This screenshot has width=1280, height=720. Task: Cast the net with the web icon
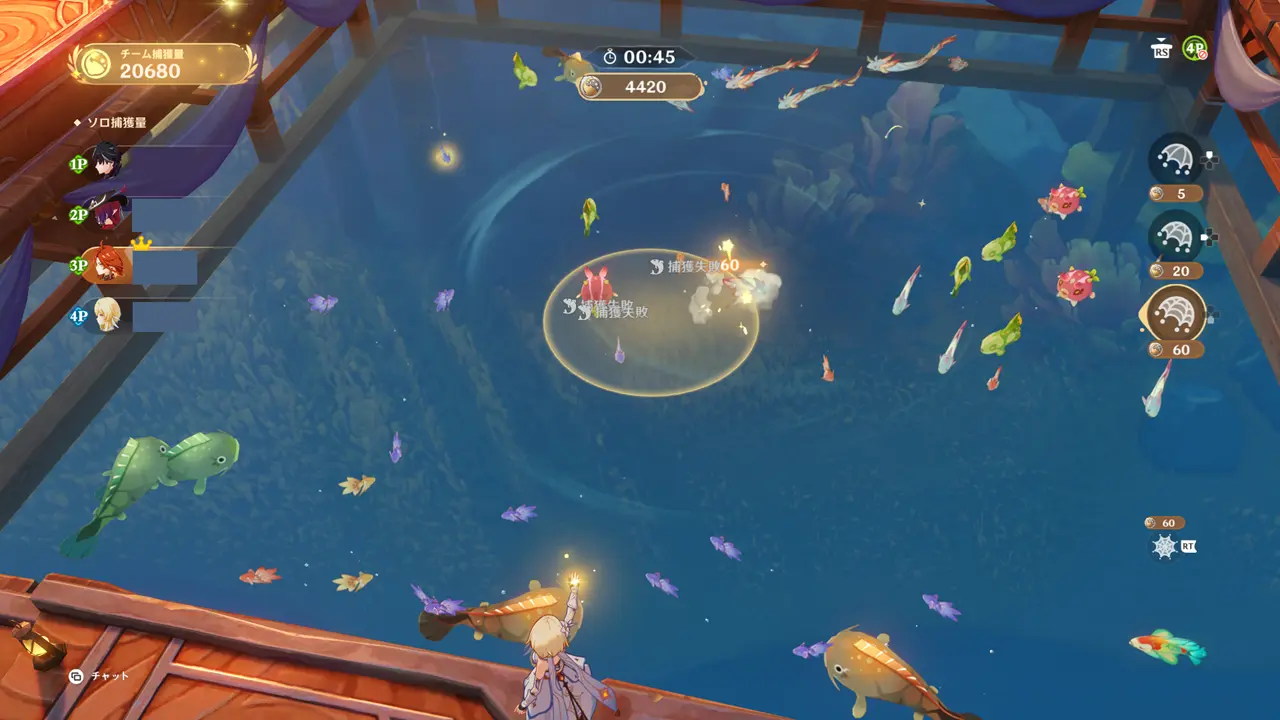[x=1165, y=546]
